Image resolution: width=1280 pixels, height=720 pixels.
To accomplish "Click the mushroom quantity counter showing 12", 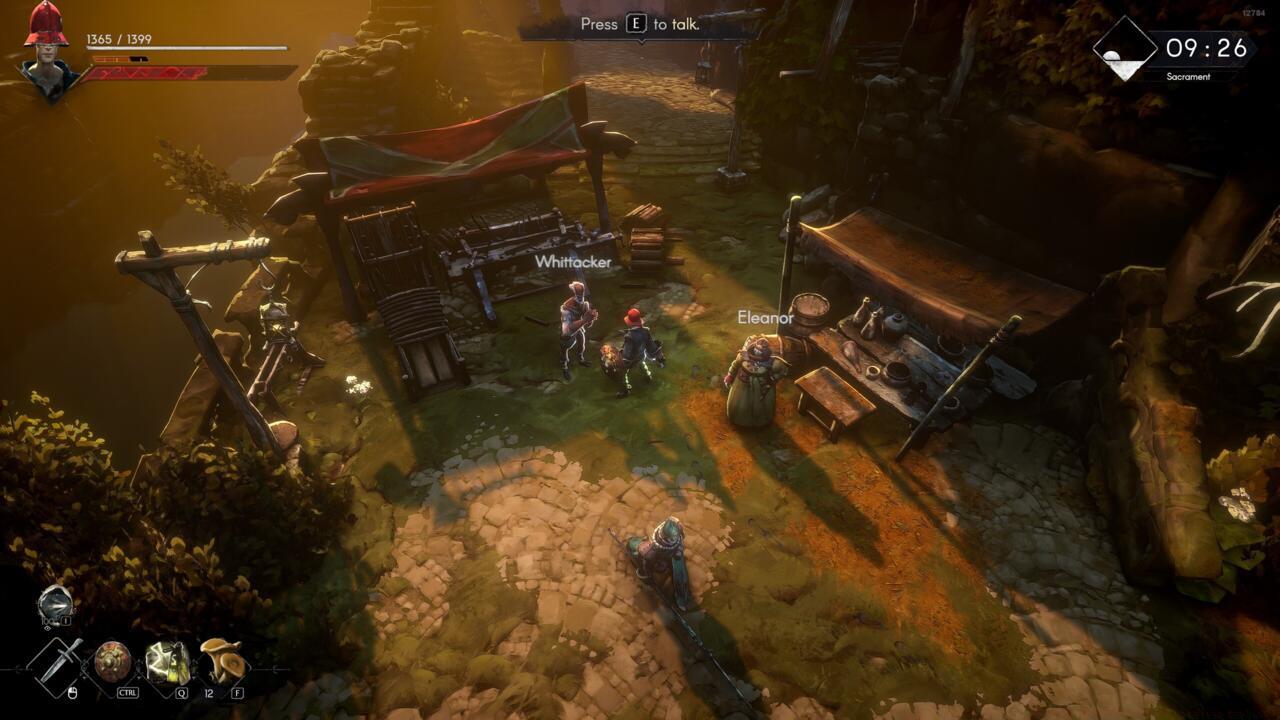I will pyautogui.click(x=209, y=692).
